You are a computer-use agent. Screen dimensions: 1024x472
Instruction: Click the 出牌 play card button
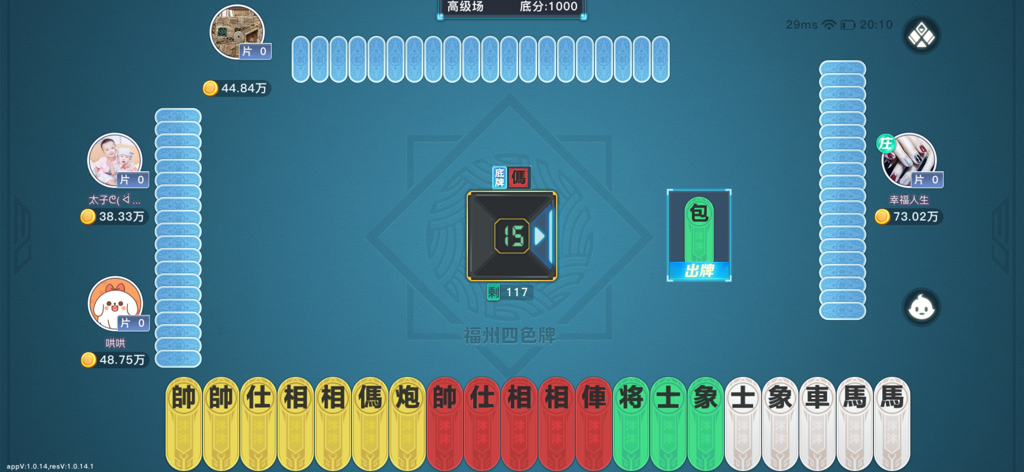coord(698,270)
